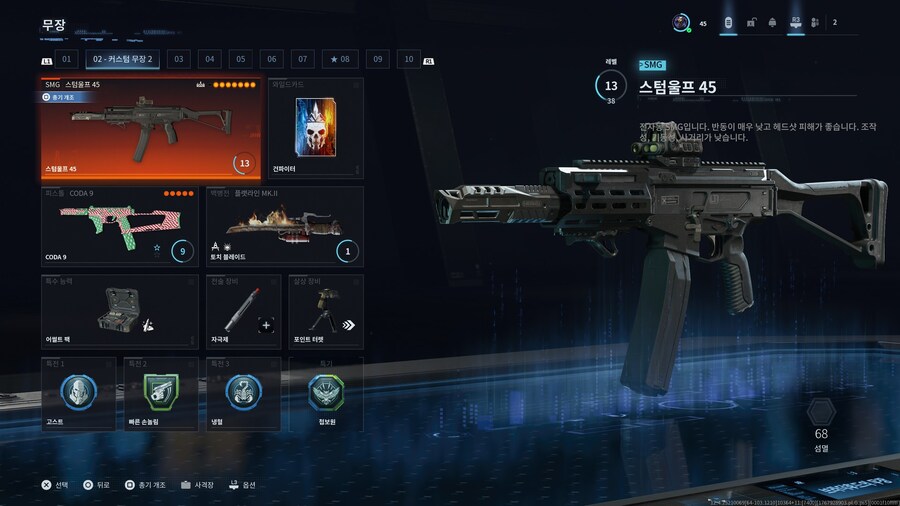Image resolution: width=900 pixels, height=506 pixels.
Task: Choose the starred loadout tab 08
Action: point(340,60)
